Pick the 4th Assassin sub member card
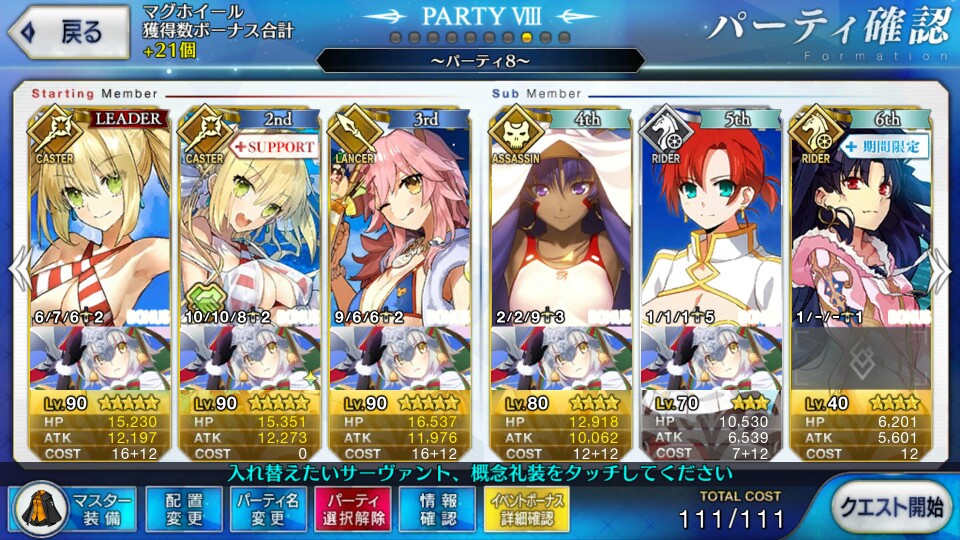This screenshot has height=540, width=960. [x=559, y=220]
